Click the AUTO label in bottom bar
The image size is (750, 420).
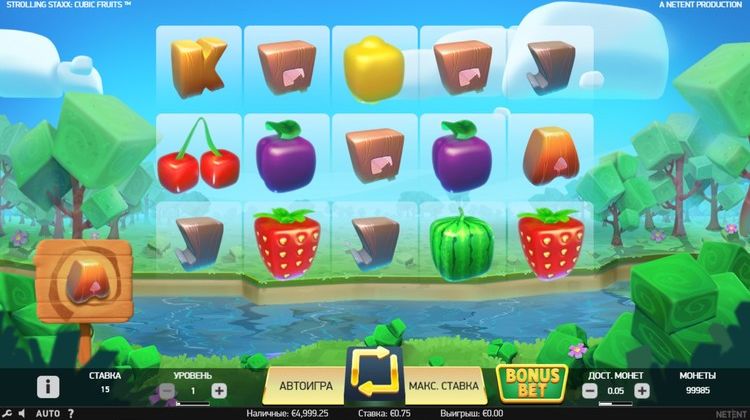[47, 413]
